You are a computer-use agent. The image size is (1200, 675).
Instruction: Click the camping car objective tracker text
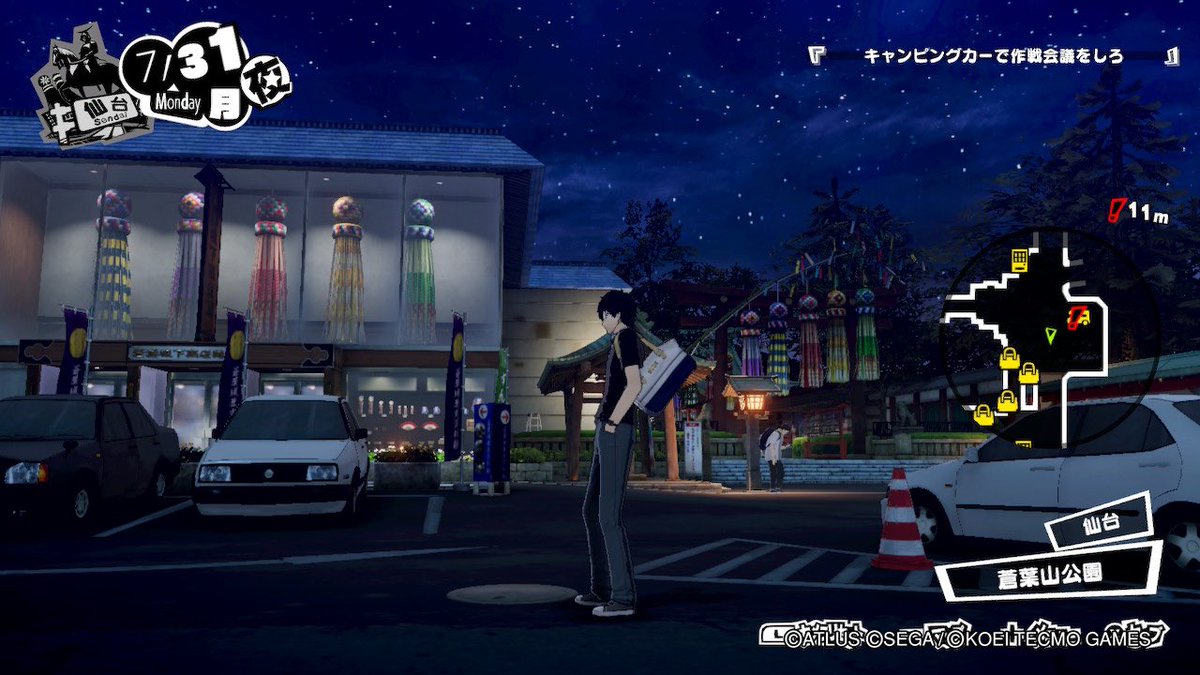pos(993,56)
